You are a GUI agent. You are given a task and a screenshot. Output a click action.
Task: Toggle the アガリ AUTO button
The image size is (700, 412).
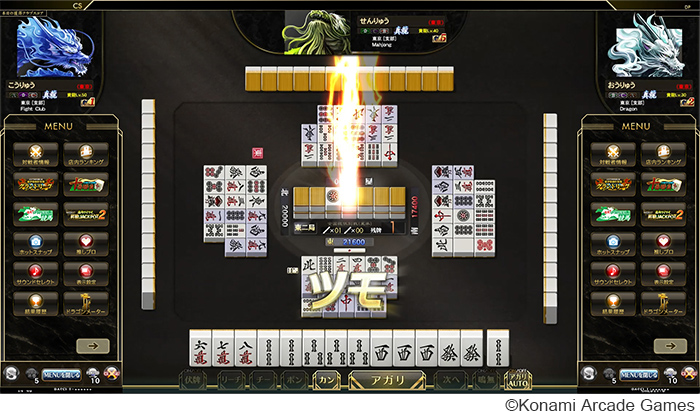pos(517,381)
